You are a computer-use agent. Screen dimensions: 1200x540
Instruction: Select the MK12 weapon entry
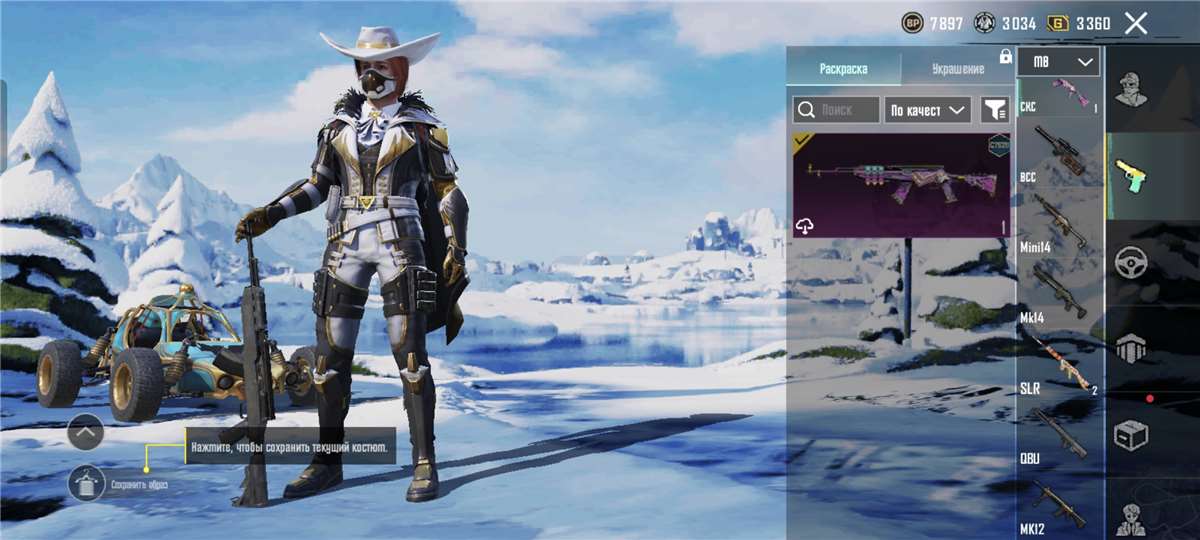1059,507
